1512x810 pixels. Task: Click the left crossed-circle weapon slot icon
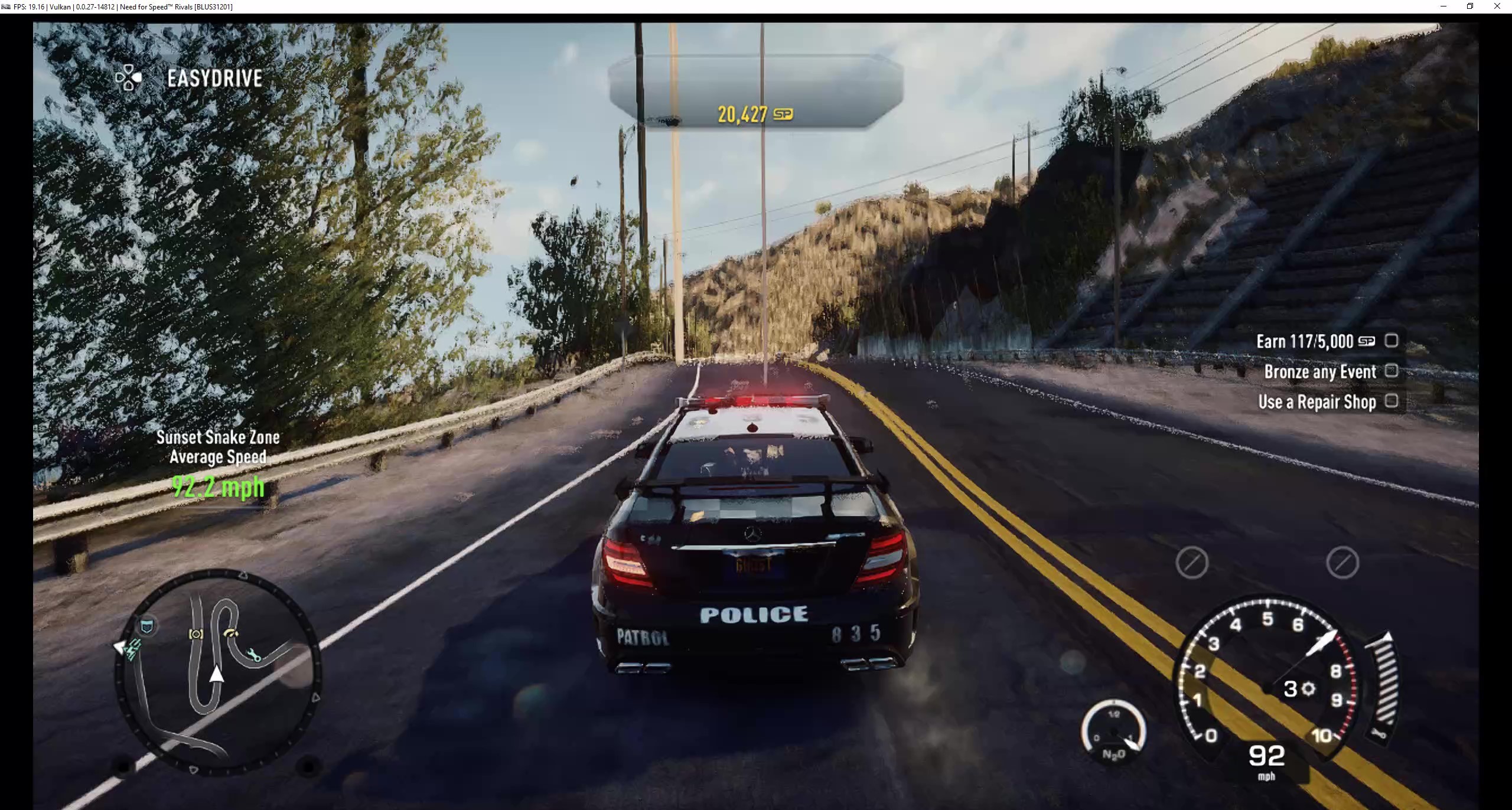click(x=1191, y=562)
